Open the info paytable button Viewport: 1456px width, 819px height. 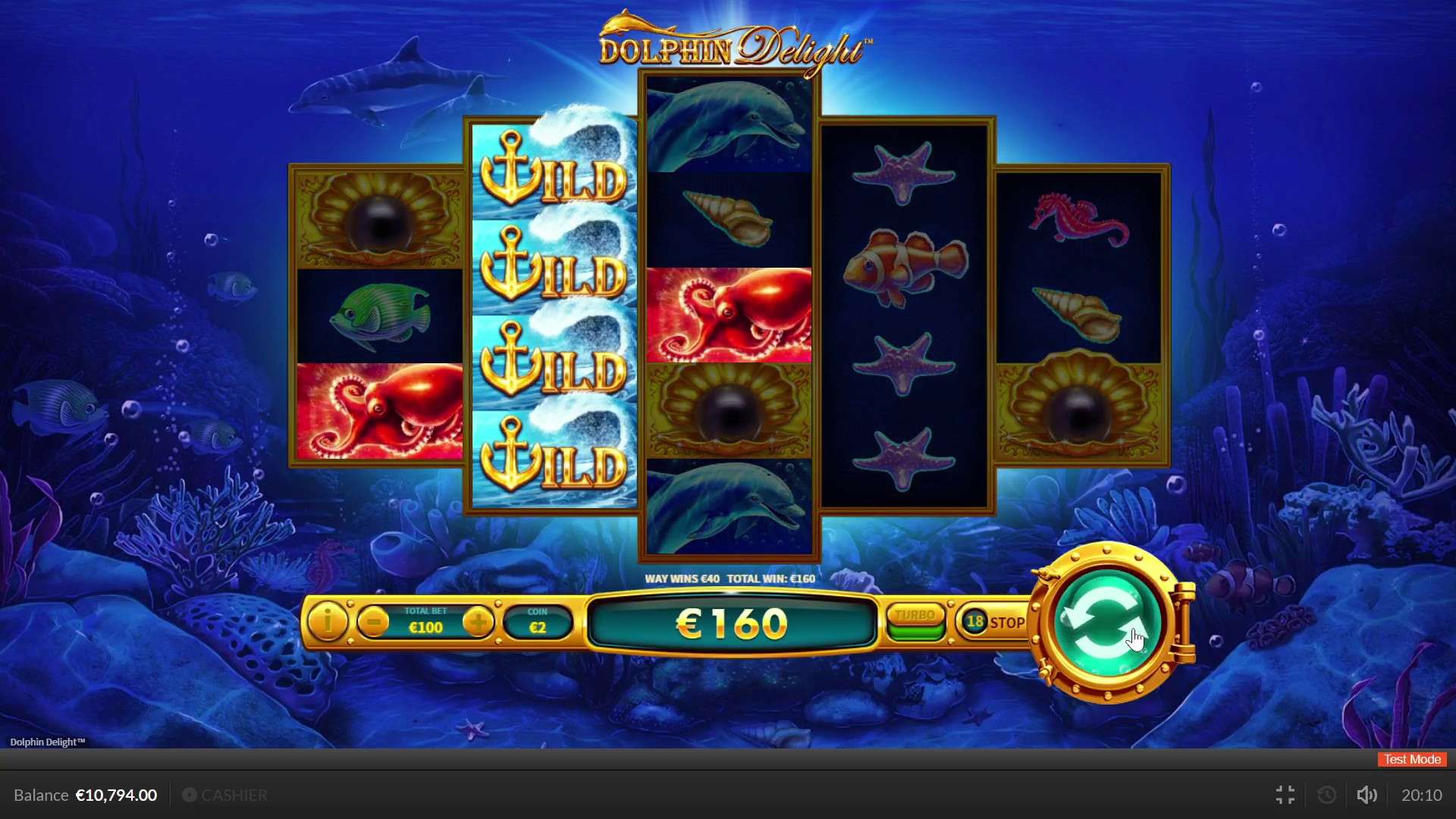click(328, 623)
